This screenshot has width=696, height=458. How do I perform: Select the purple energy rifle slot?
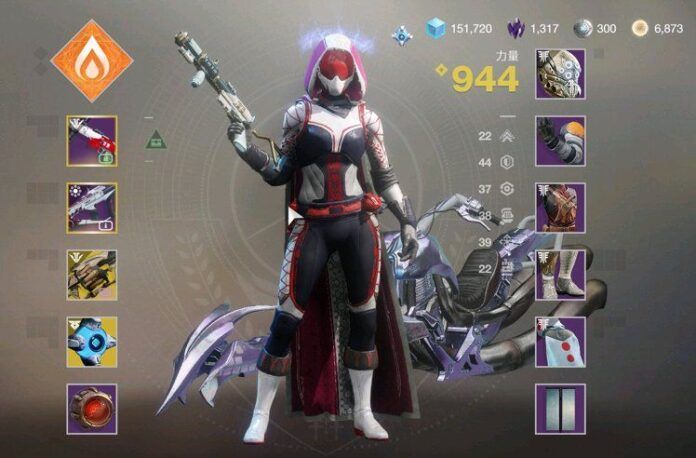[92, 208]
